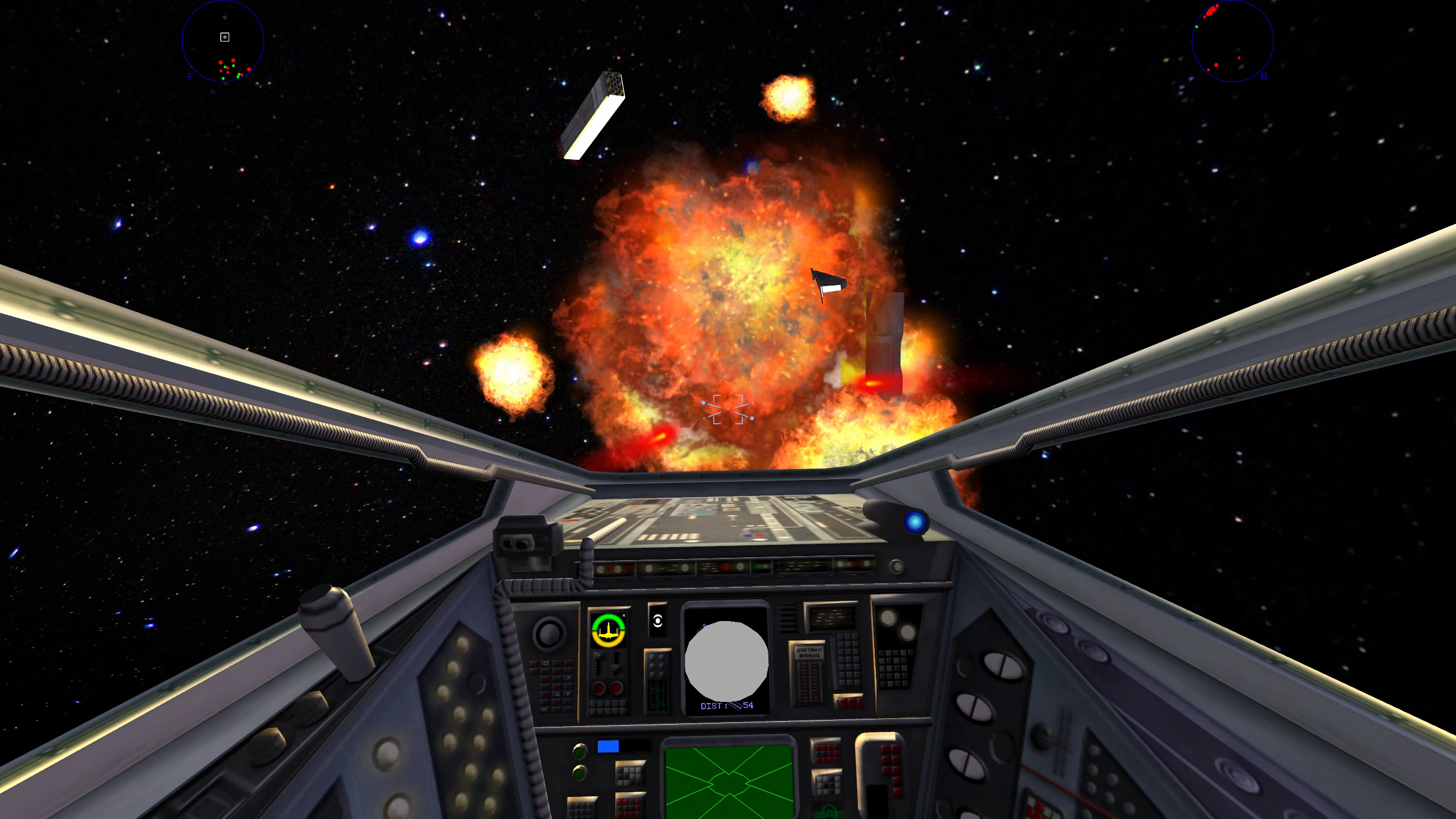Viewport: 1456px width, 819px height.
Task: Click the grey planet circle on the CMD screen
Action: click(726, 660)
